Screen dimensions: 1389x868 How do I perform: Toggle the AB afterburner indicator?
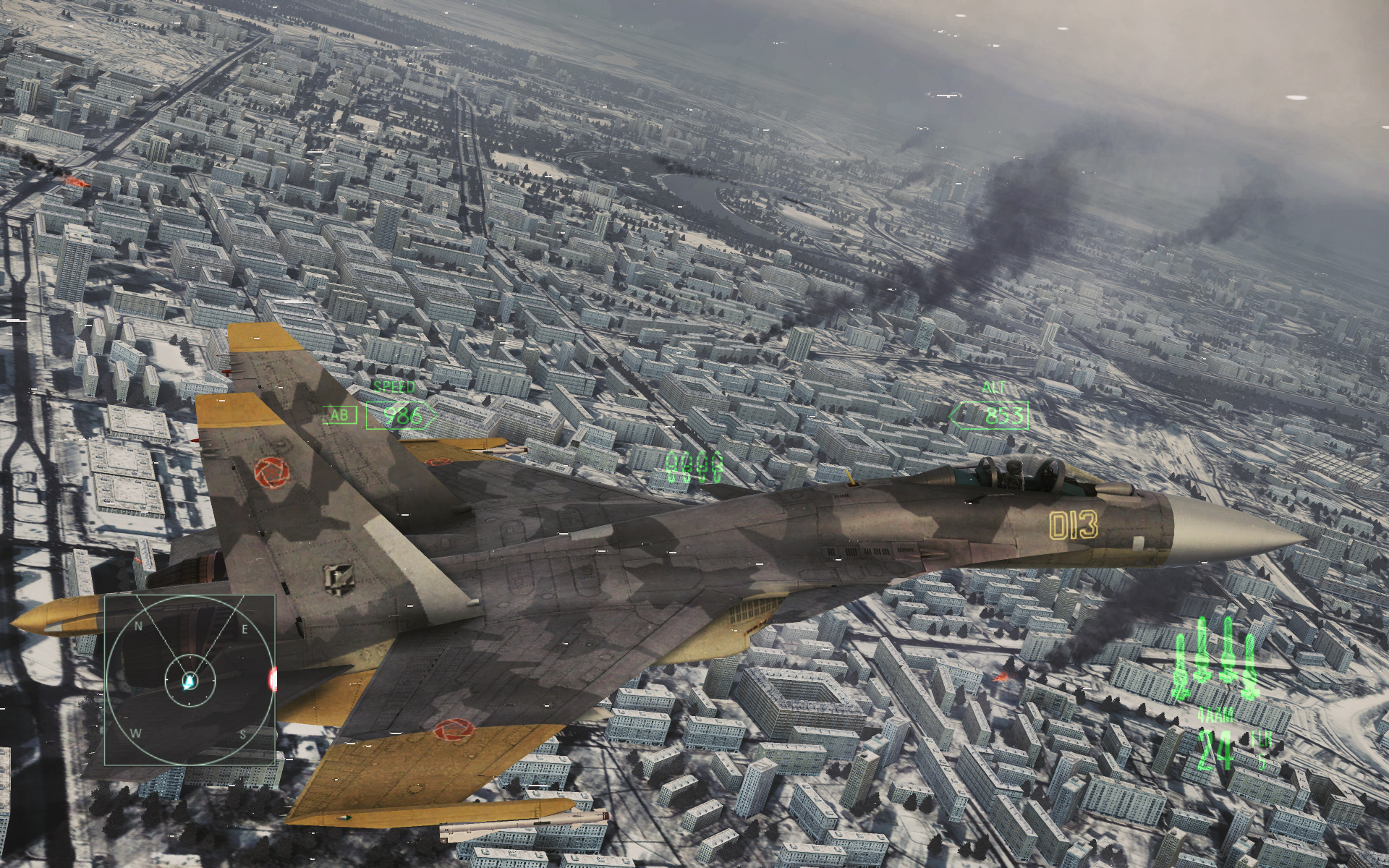click(339, 415)
